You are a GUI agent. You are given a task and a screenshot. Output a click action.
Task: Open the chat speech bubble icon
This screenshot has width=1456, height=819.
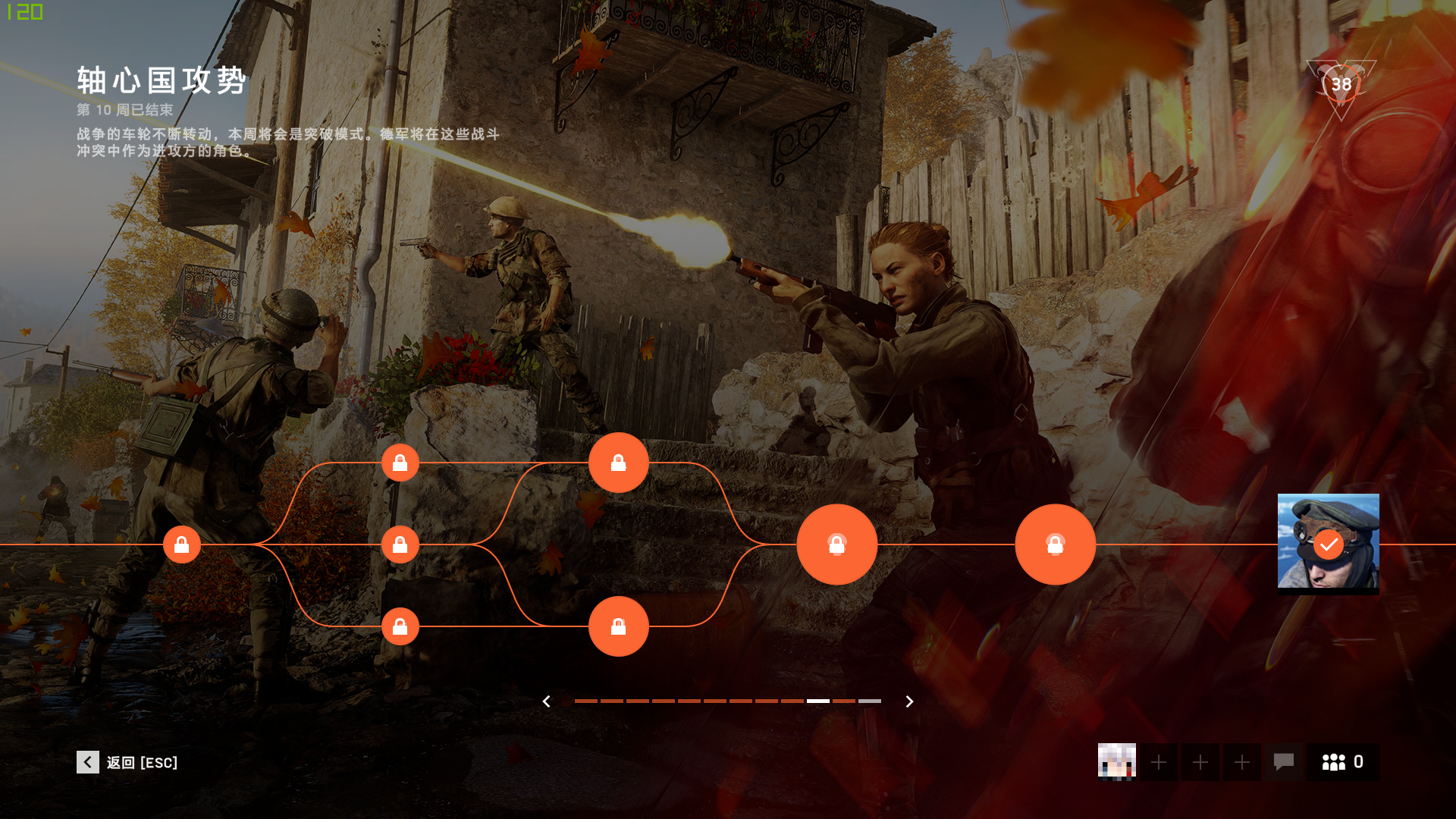click(x=1283, y=761)
